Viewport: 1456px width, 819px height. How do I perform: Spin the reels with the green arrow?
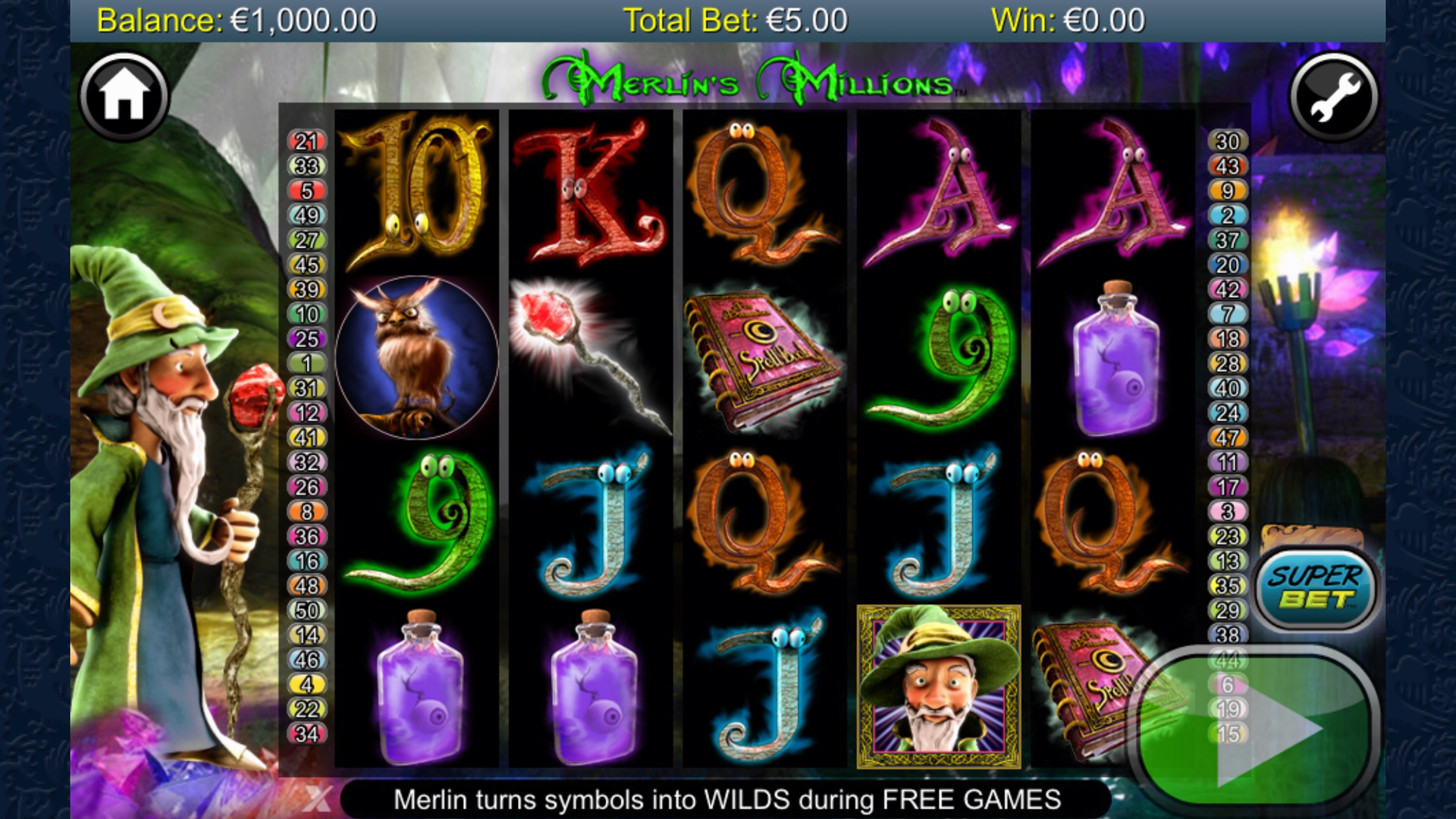click(x=1255, y=729)
